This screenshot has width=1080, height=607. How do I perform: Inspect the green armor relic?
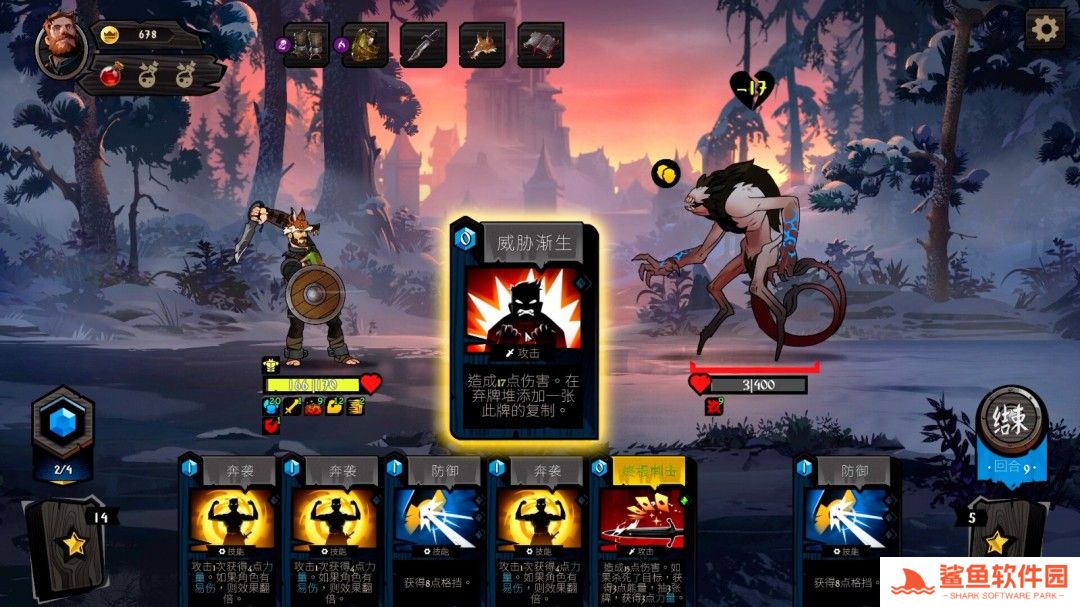point(365,45)
